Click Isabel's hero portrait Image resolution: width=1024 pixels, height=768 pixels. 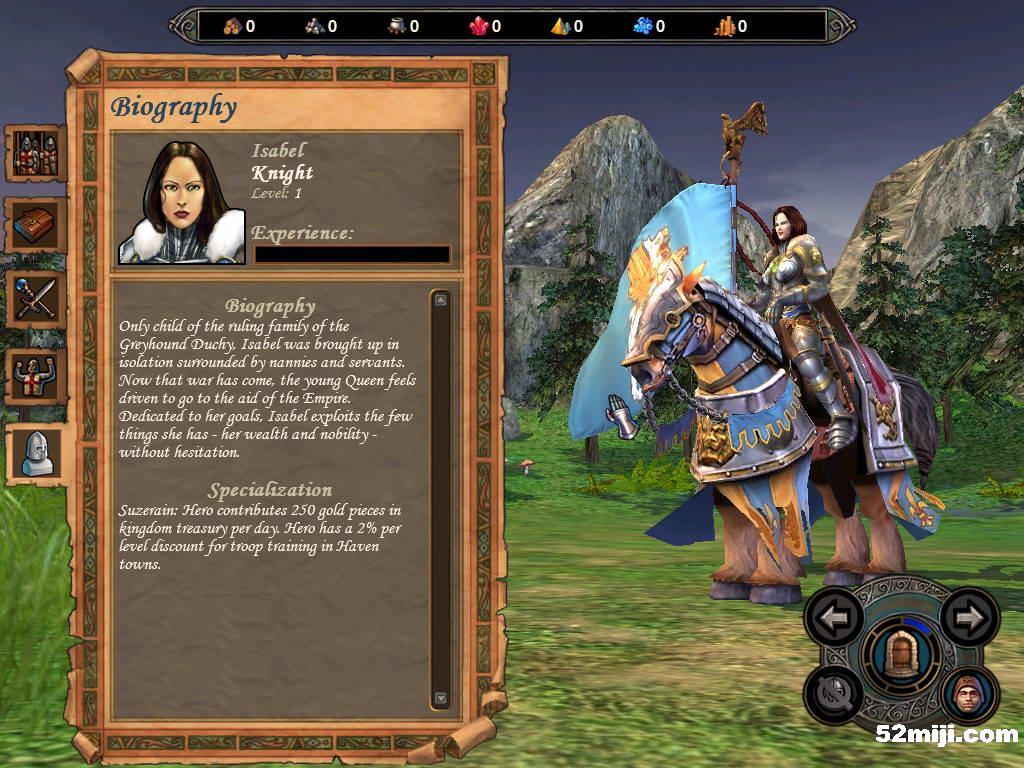182,203
